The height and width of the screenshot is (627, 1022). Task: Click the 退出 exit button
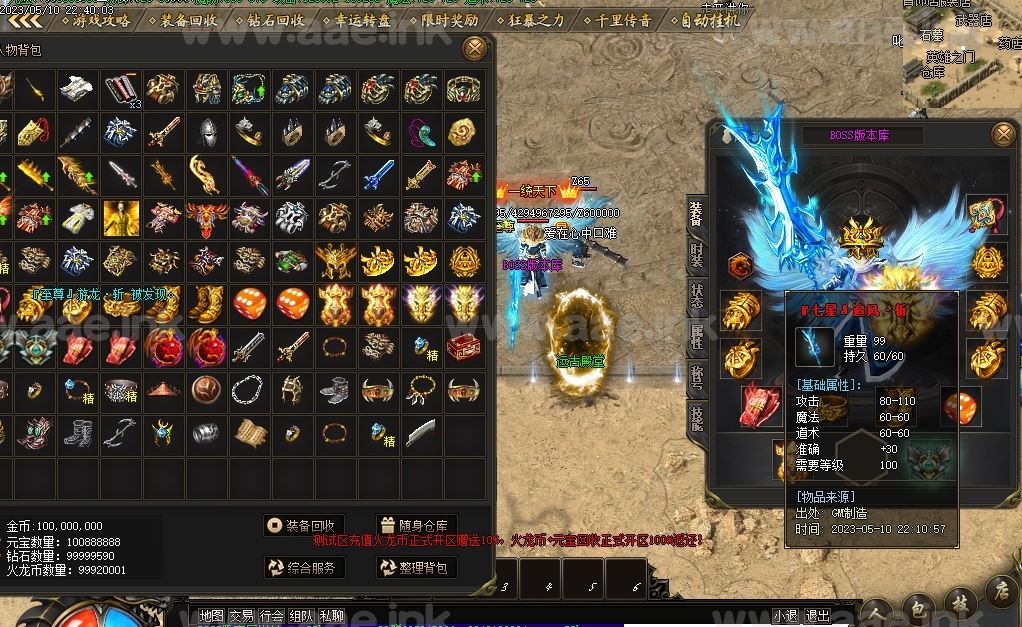[818, 616]
